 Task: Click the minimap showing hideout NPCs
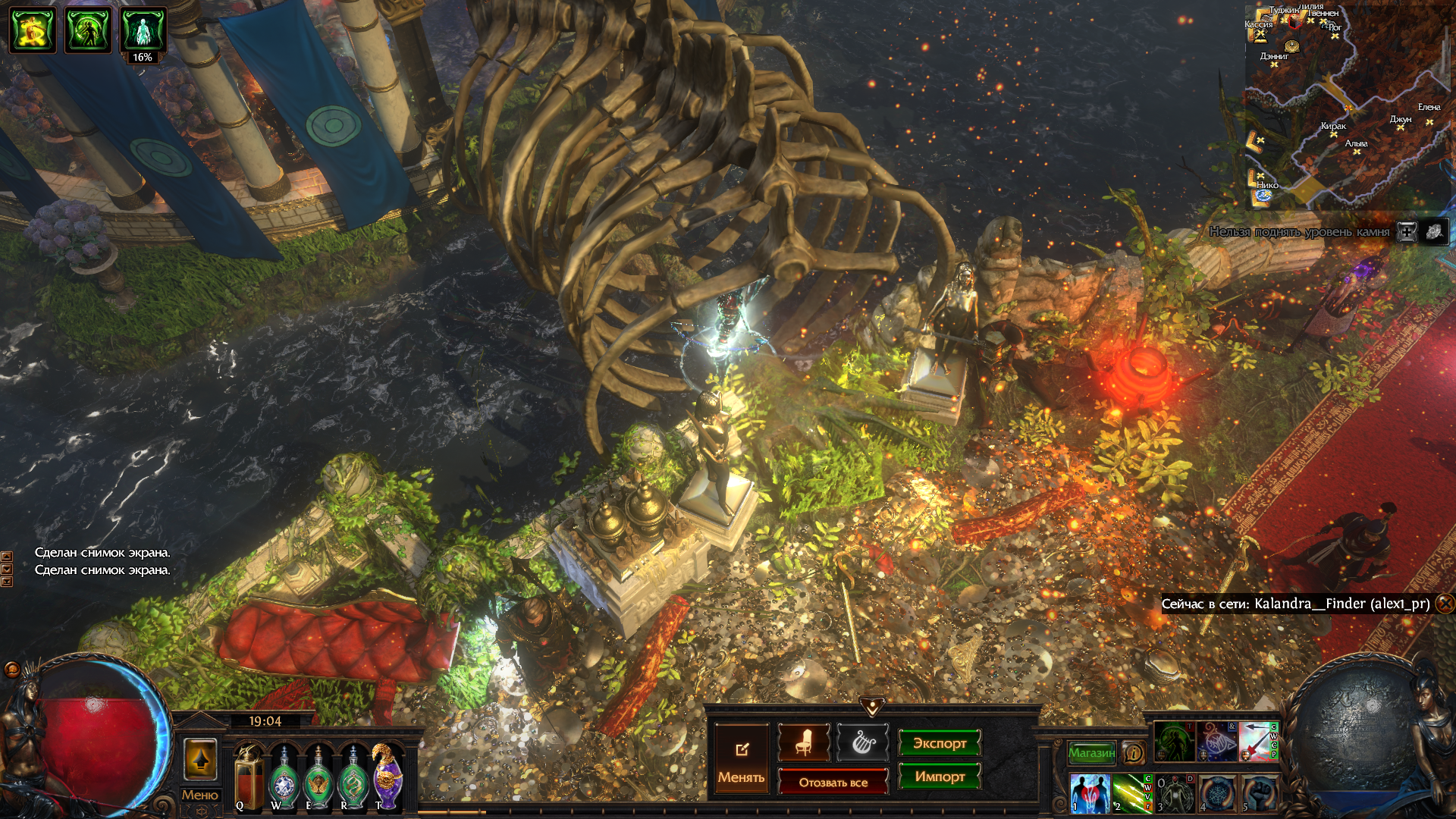coord(1347,106)
